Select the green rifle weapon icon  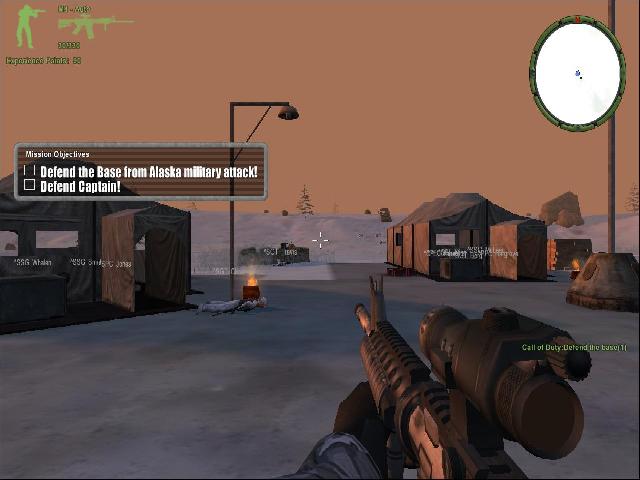tap(81, 26)
